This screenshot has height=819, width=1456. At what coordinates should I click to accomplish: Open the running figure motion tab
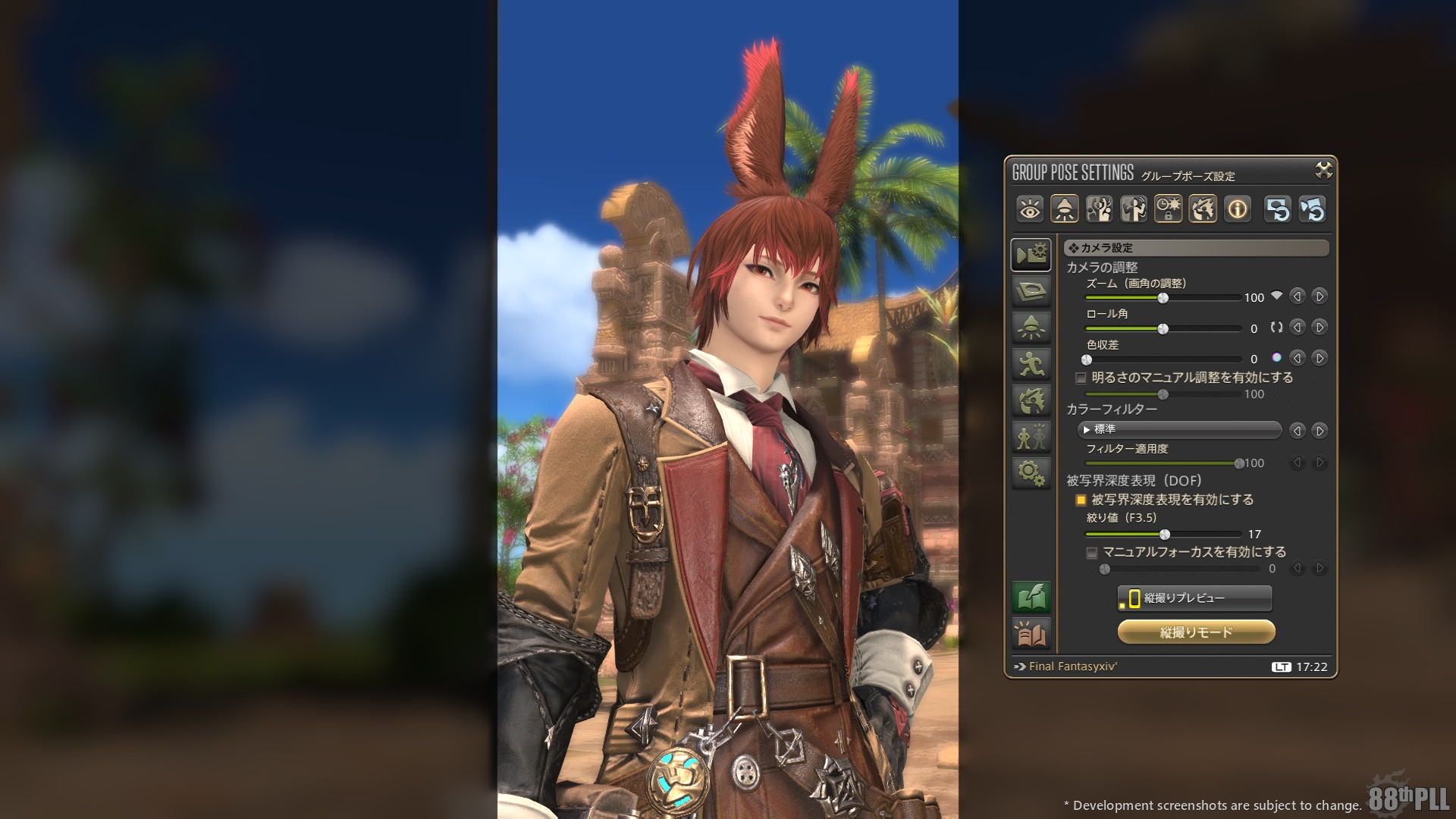[x=1031, y=364]
